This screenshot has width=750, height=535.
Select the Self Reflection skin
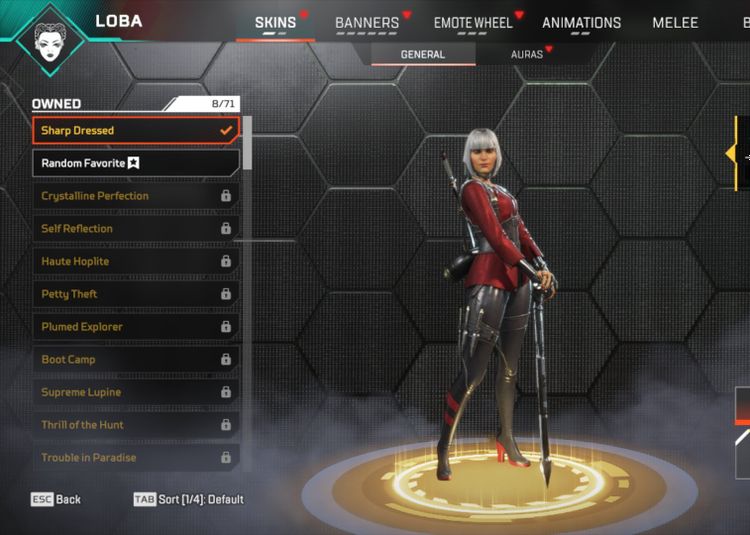[x=136, y=229]
